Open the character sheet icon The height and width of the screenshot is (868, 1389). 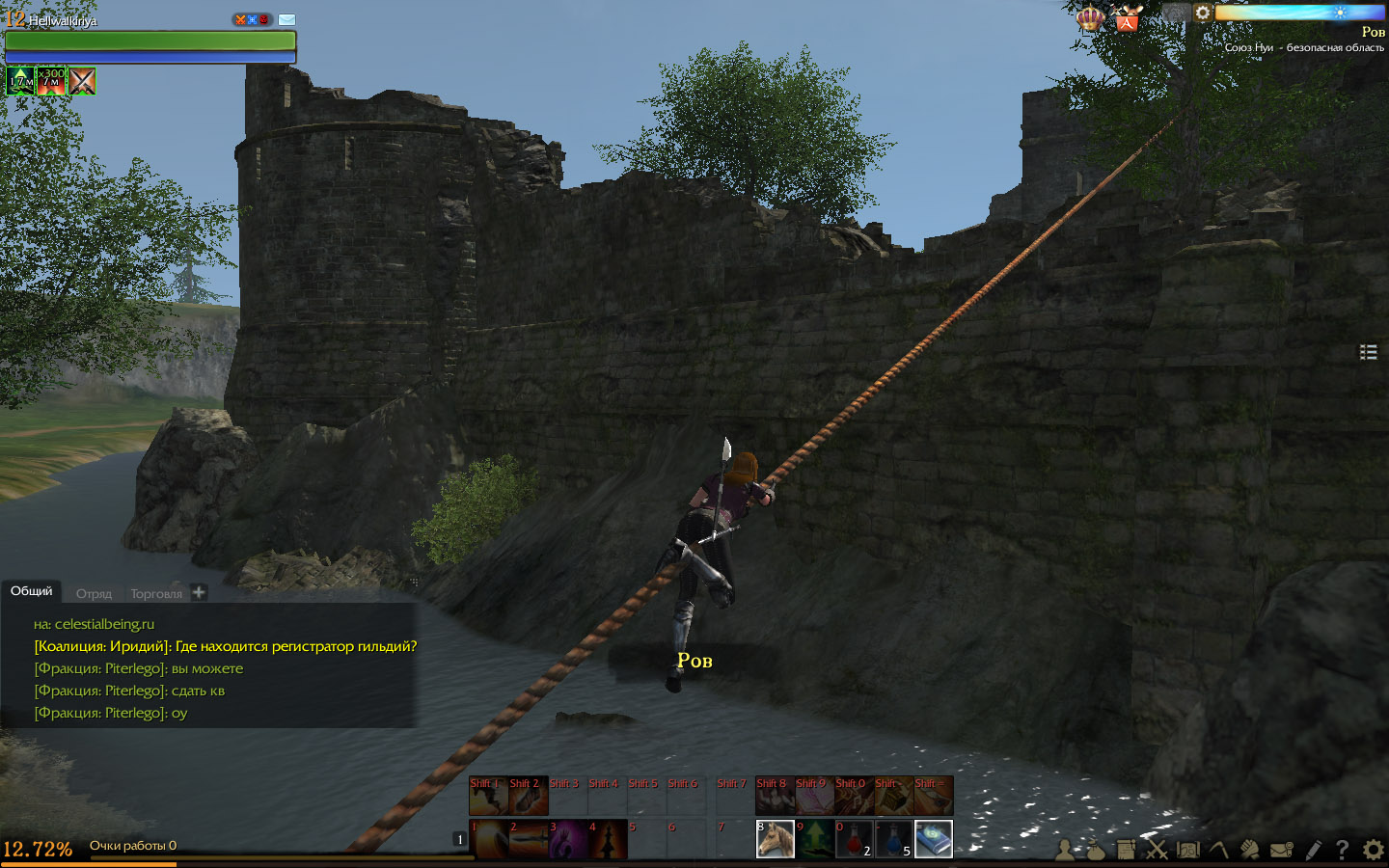1065,850
